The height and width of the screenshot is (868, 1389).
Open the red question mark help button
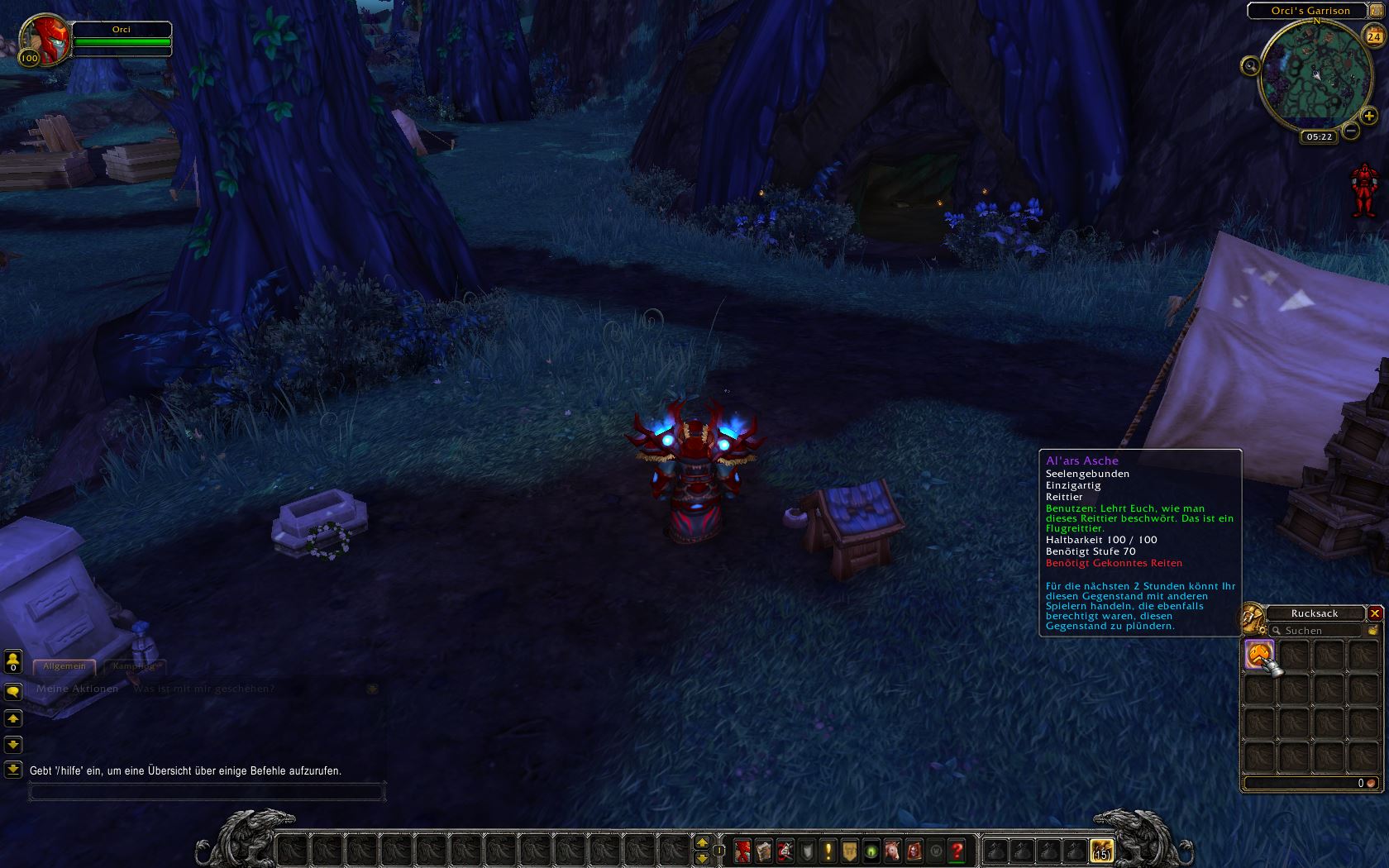[x=957, y=850]
